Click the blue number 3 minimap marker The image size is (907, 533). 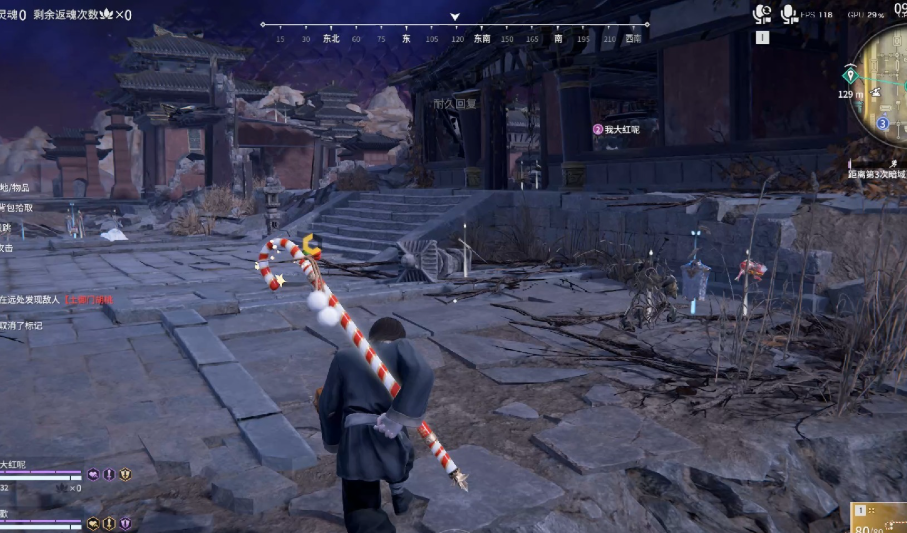(883, 123)
